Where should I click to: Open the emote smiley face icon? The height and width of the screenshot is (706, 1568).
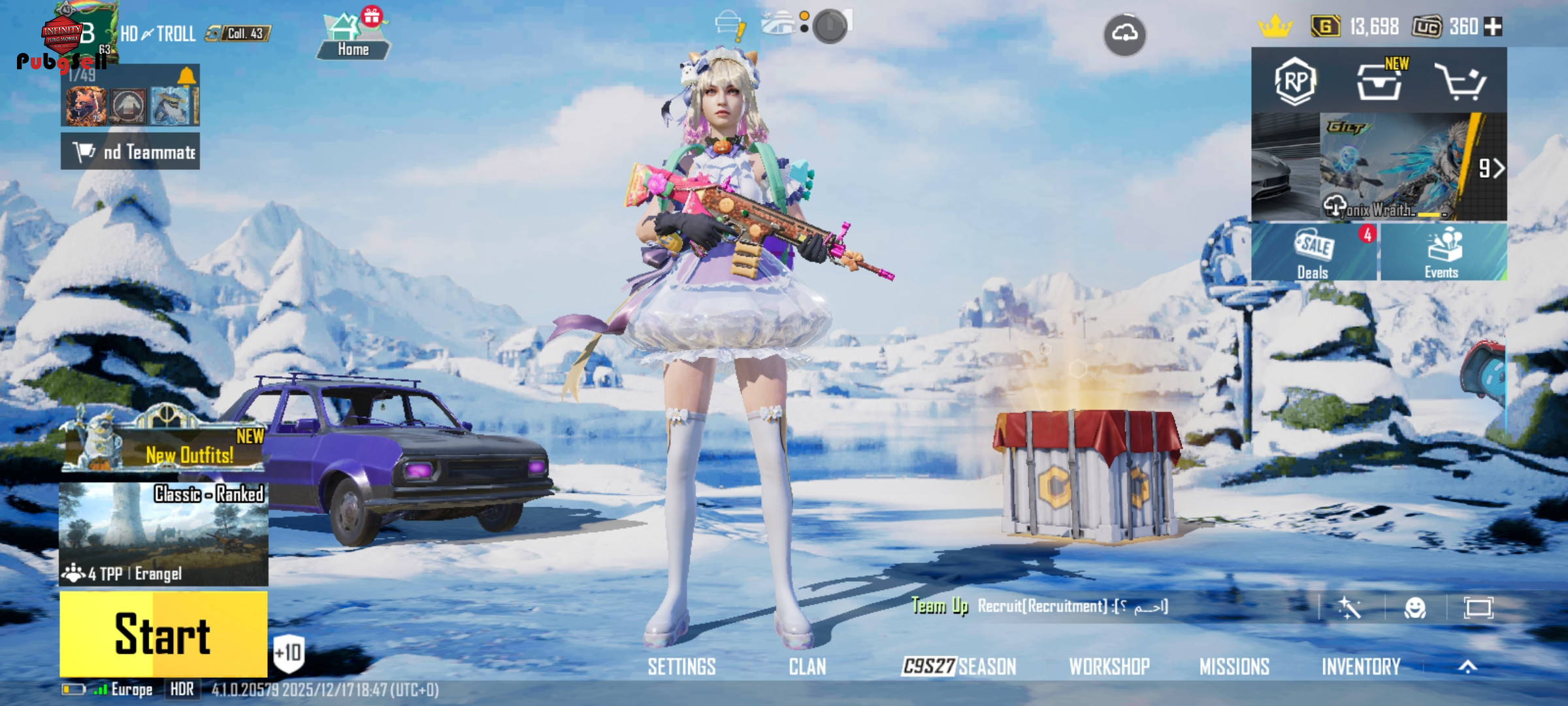(1415, 608)
